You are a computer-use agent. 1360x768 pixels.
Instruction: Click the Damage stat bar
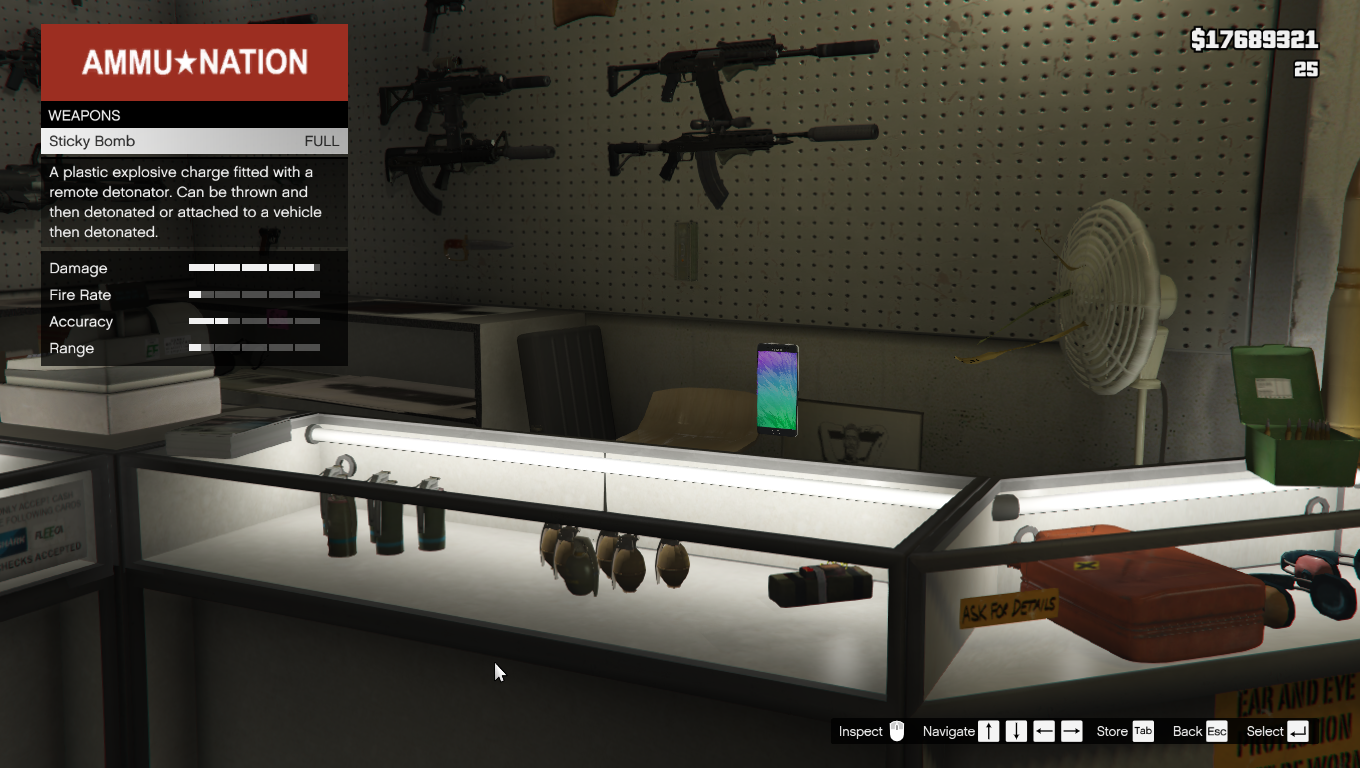click(255, 268)
